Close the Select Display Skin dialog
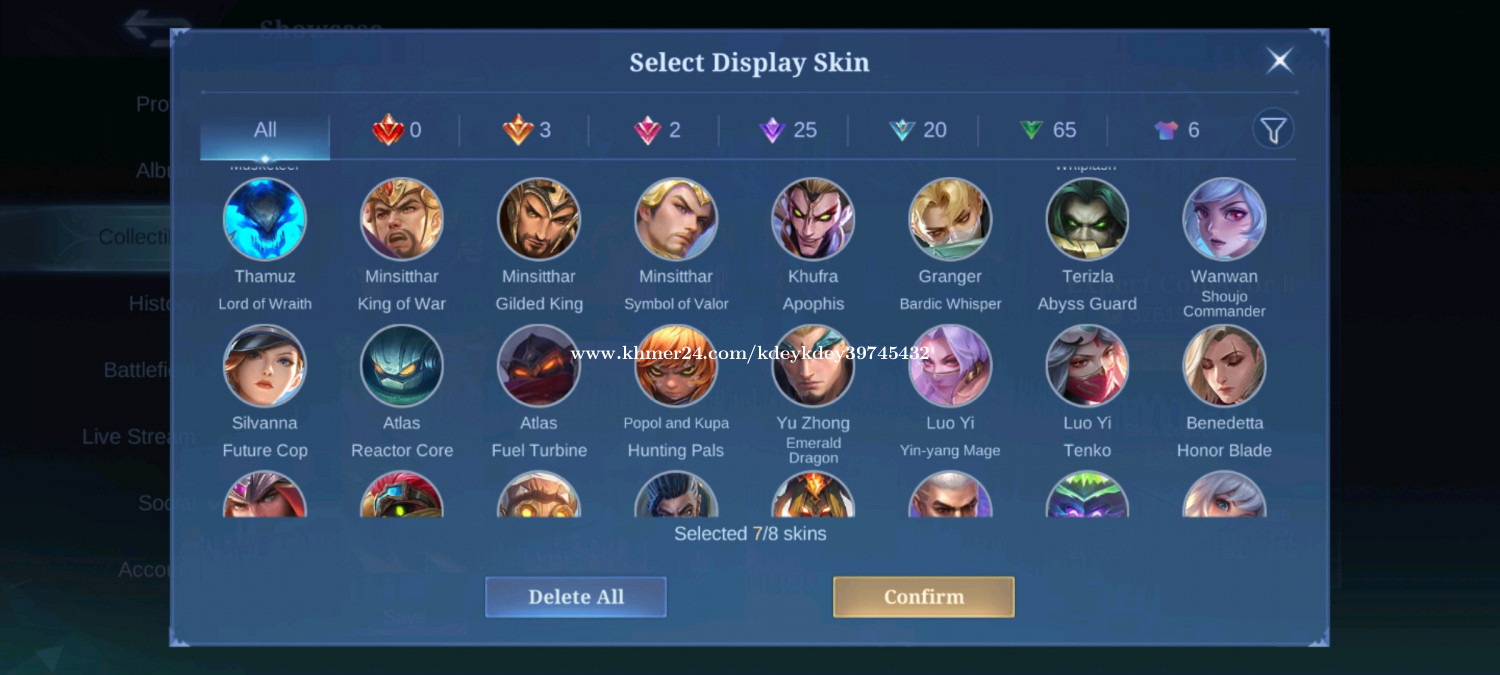Viewport: 1500px width, 675px height. 1279,61
